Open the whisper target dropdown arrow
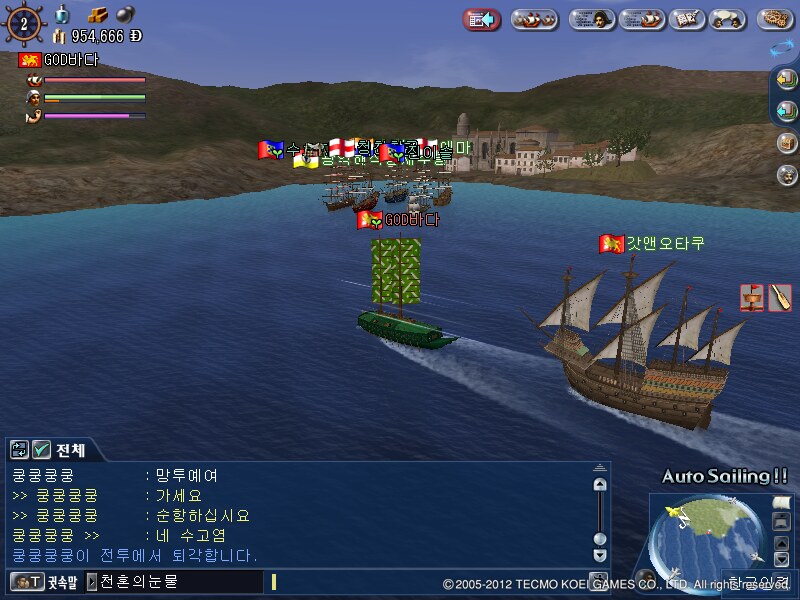 [x=92, y=581]
